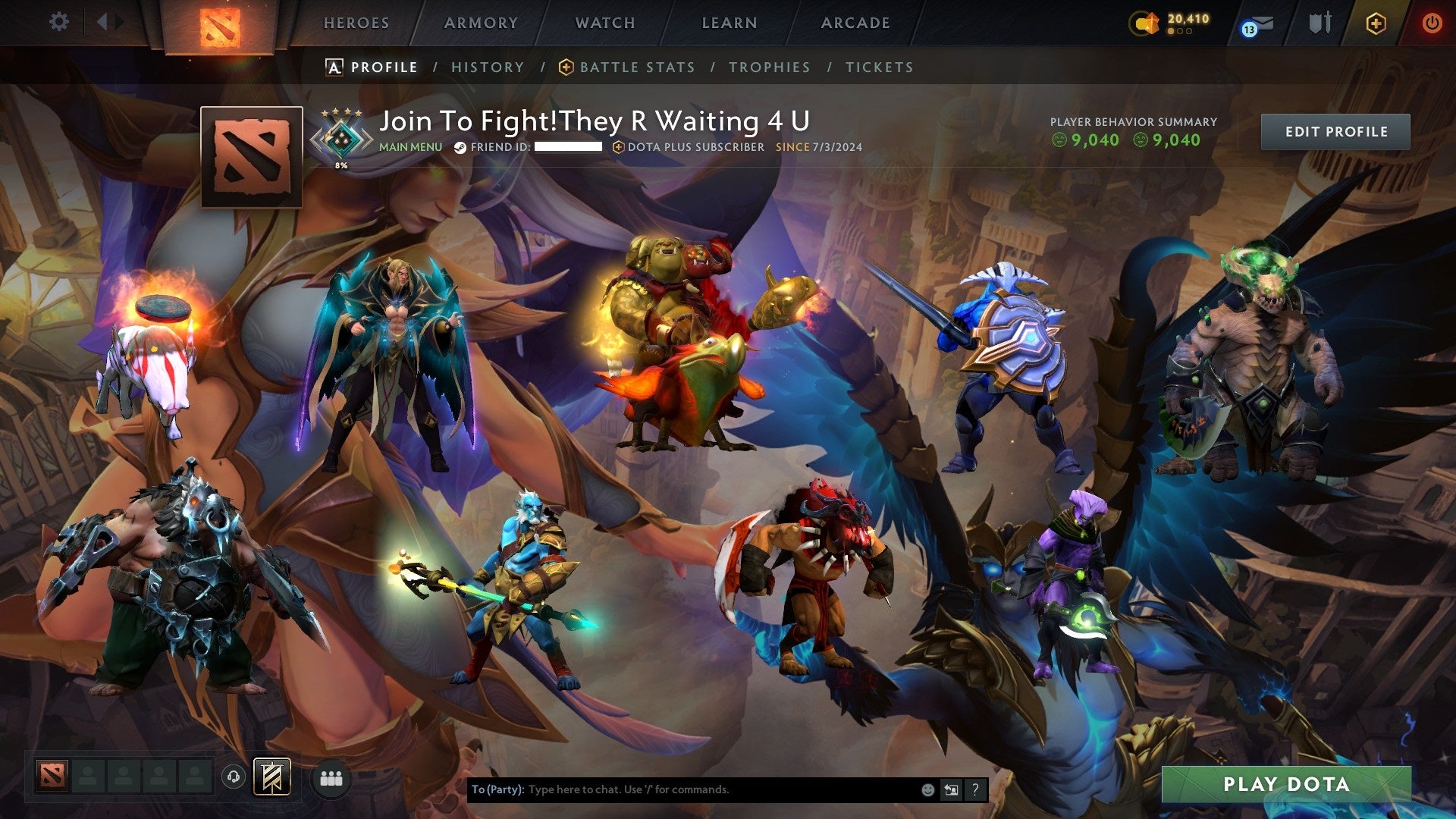Open the friends list group icon
This screenshot has width=1456, height=819.
pos(331,777)
